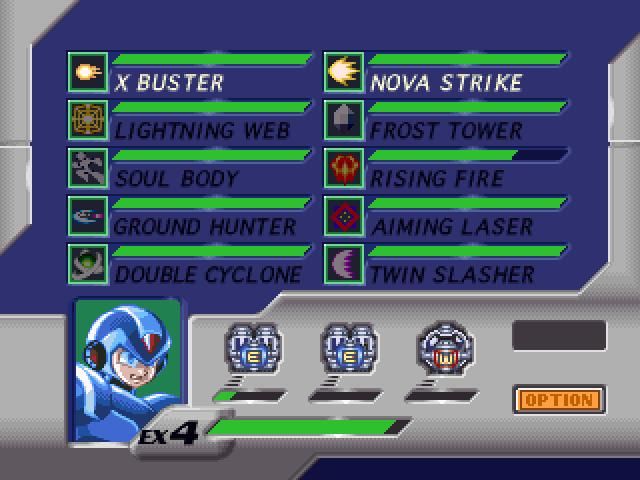Choose the Nova Strike attack
Screen dimensions: 640x480
(x=446, y=81)
